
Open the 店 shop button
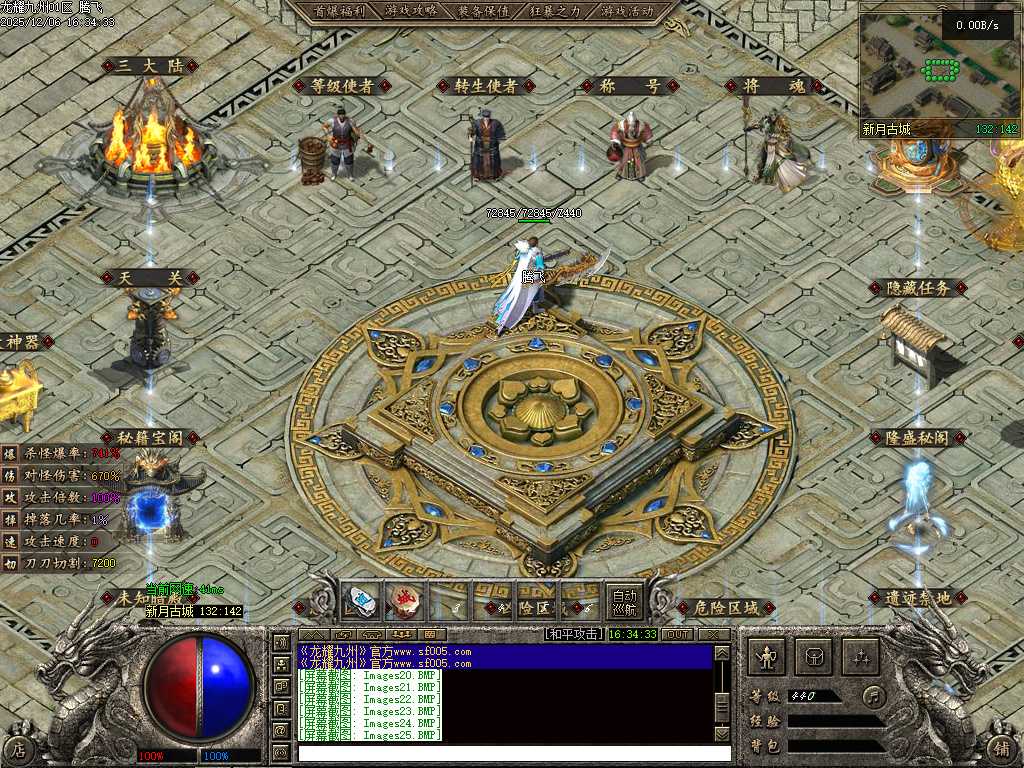[18, 748]
